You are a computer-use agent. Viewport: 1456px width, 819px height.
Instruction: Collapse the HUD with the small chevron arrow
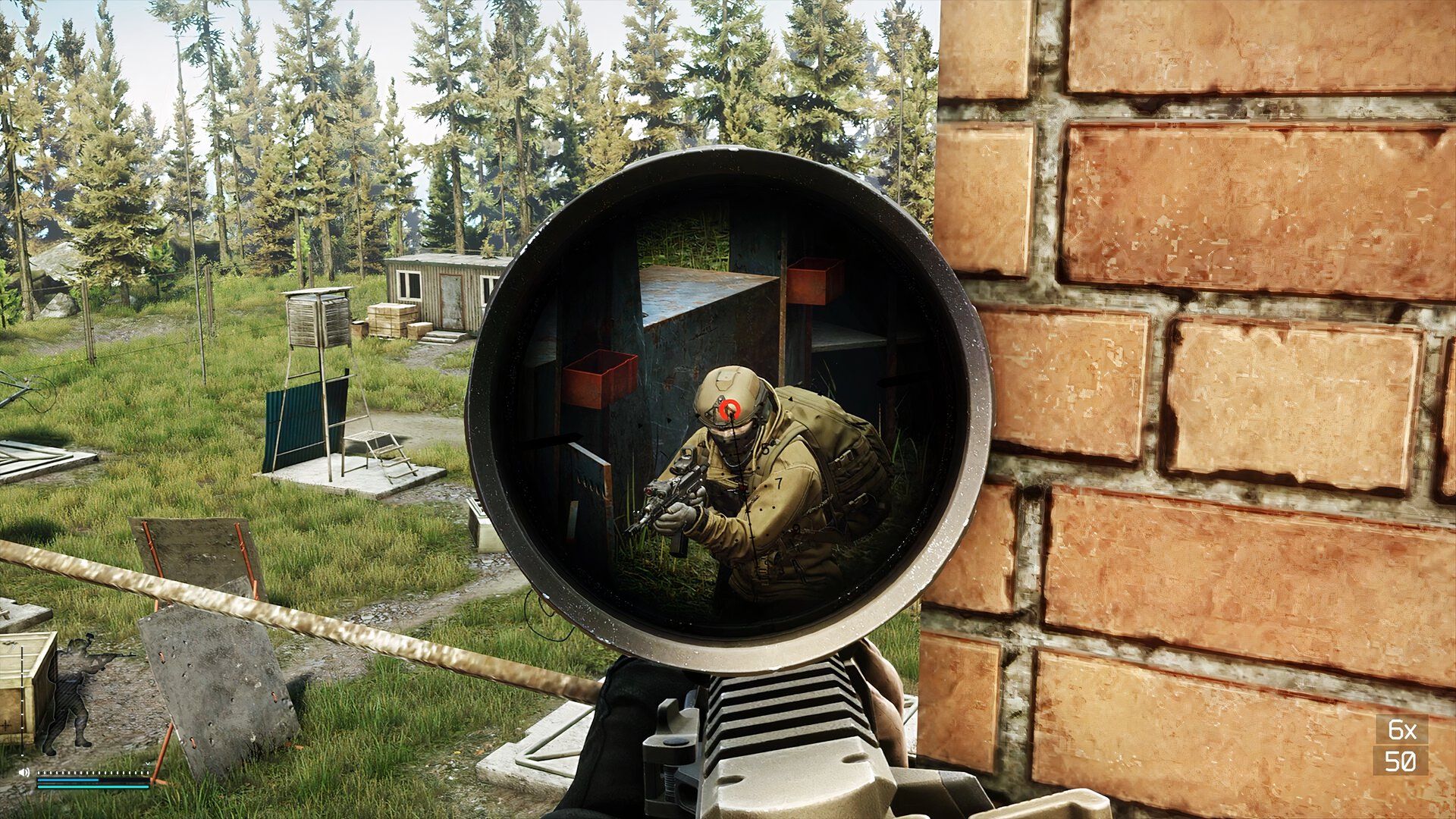click(x=147, y=764)
